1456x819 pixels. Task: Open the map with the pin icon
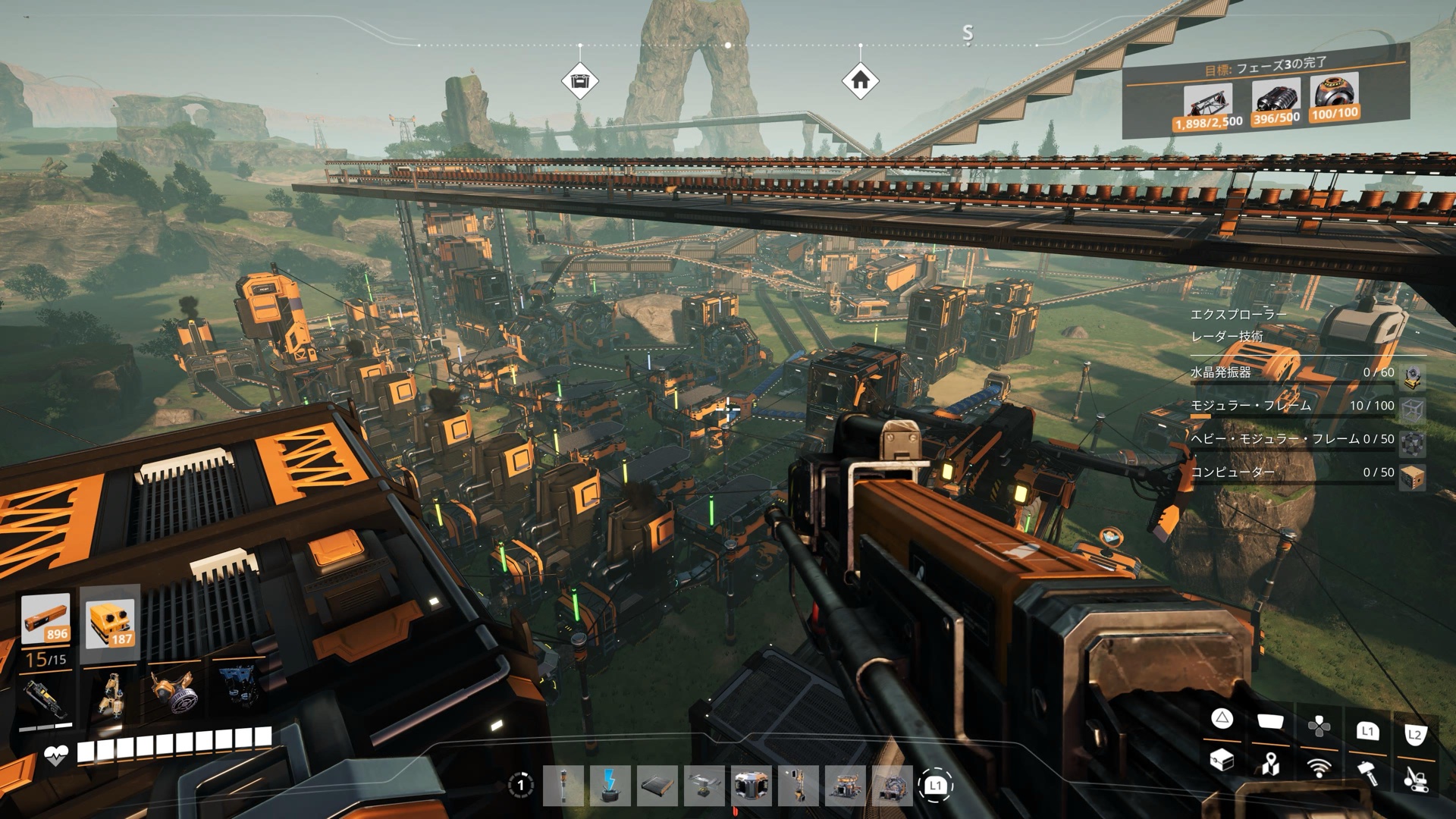(1270, 764)
